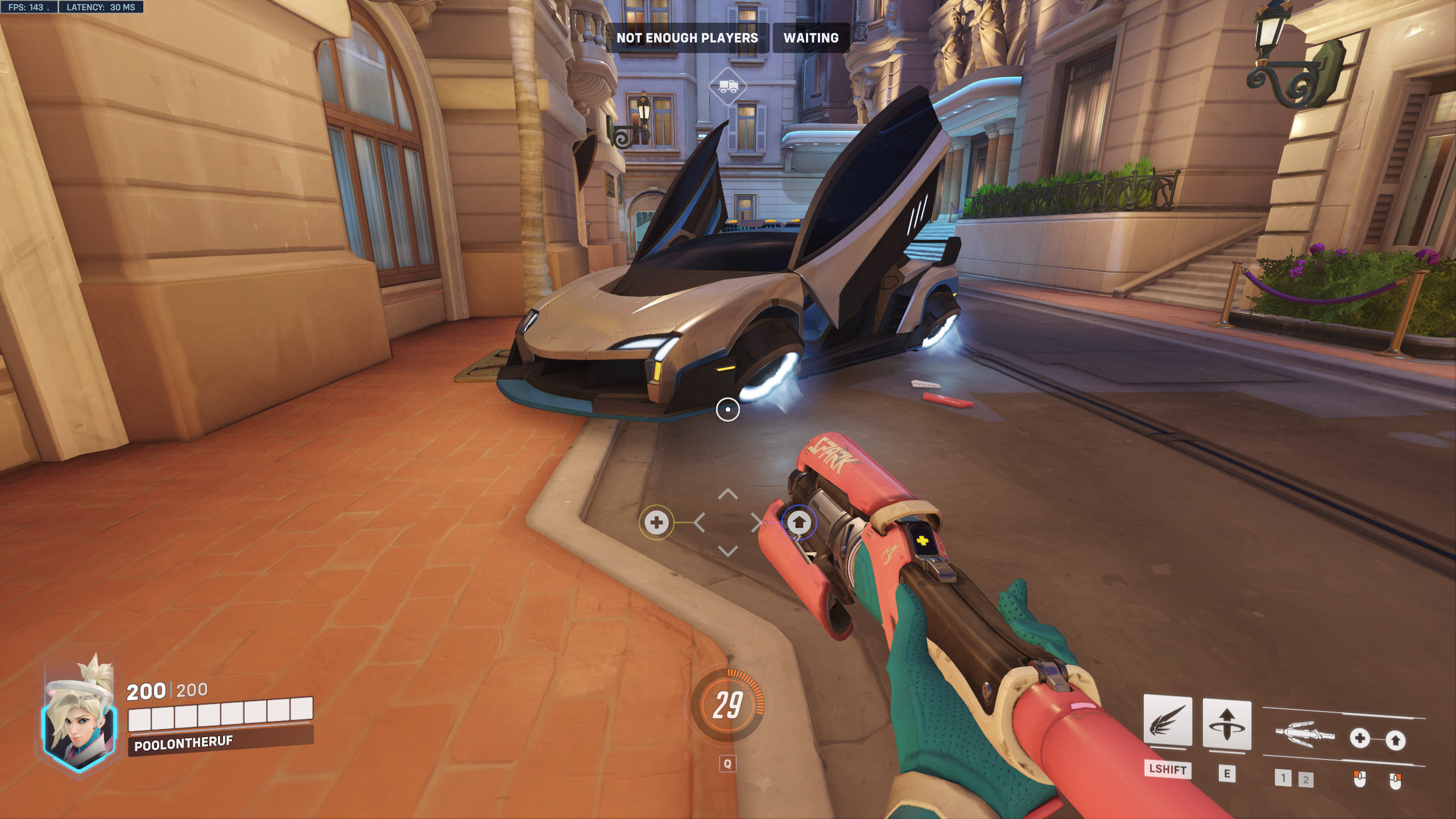
Task: Choose the damage boost arrow in weapon panel
Action: coord(1395,740)
